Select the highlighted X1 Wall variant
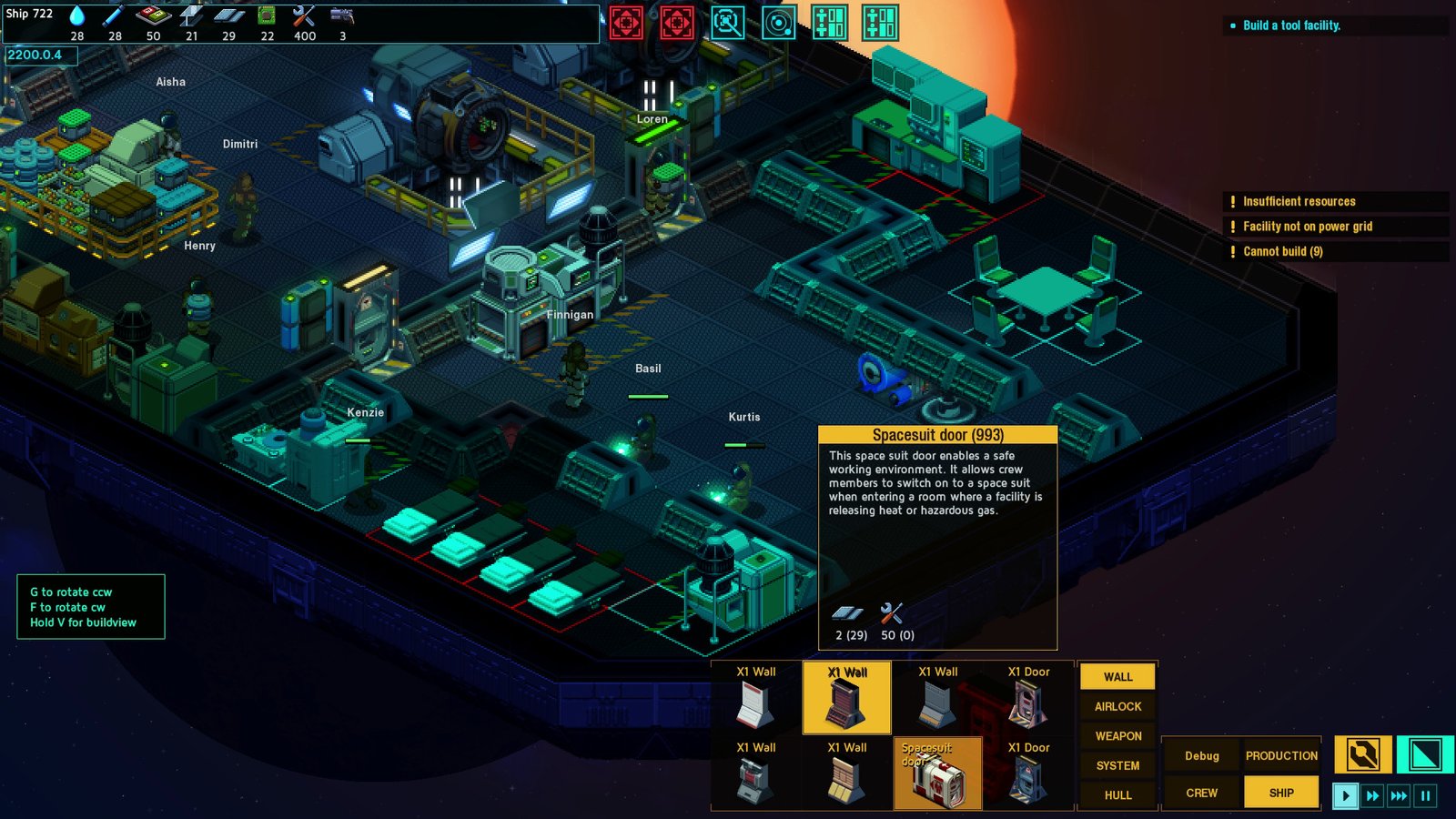Image resolution: width=1456 pixels, height=819 pixels. [x=845, y=696]
